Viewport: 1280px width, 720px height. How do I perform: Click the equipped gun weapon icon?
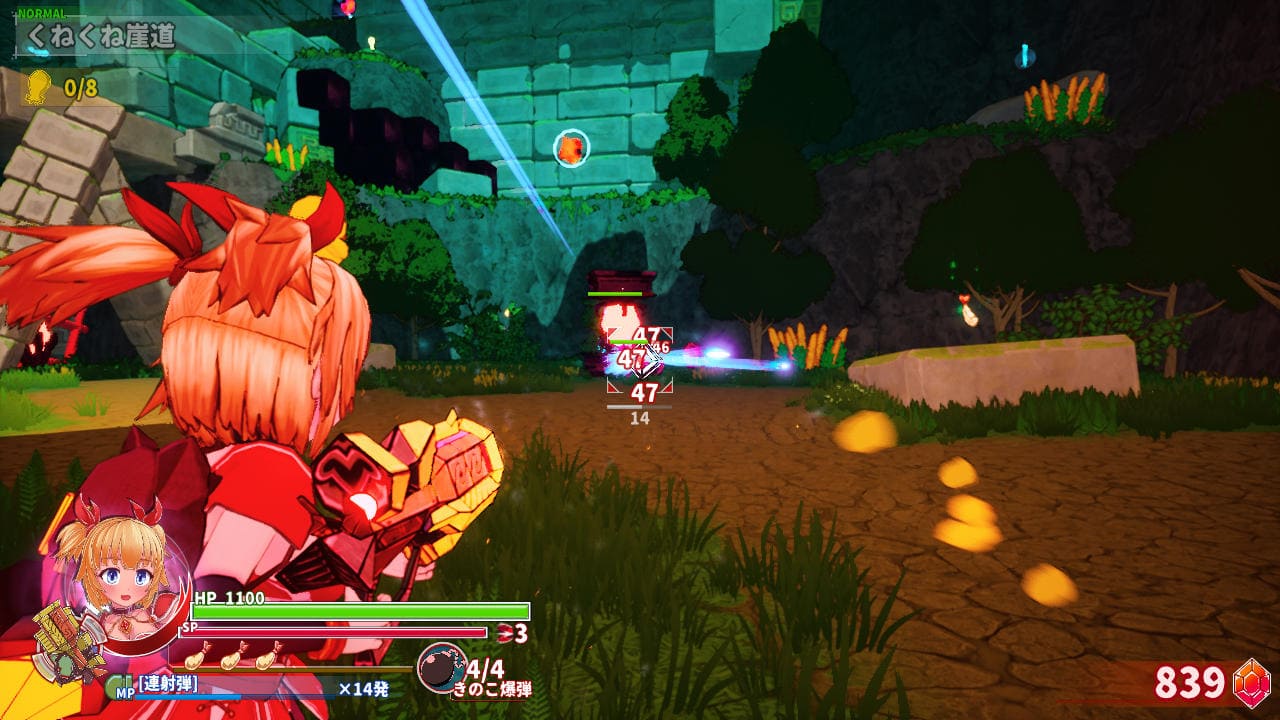(x=66, y=640)
